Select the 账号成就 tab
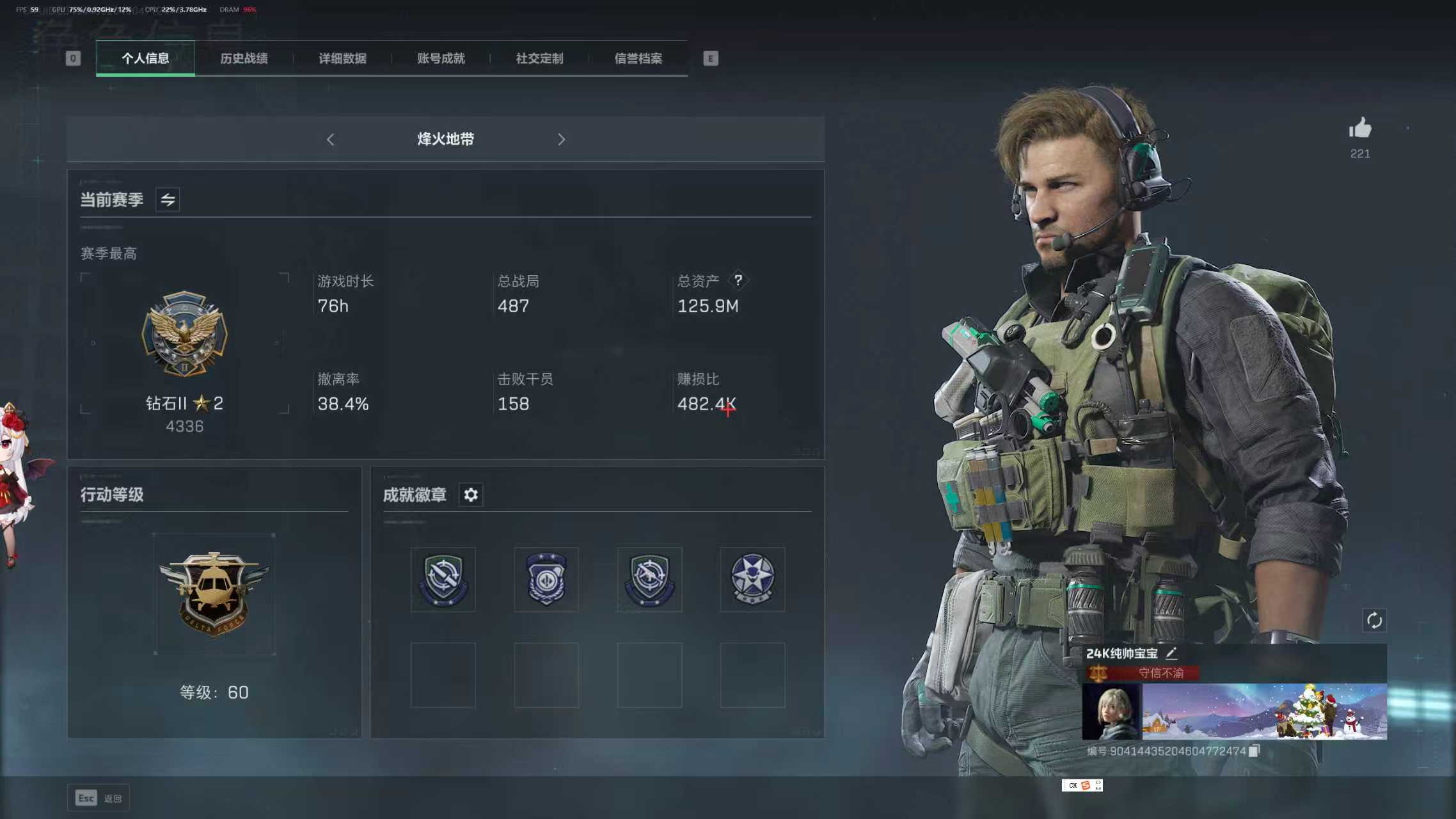The image size is (1456, 819). coord(441,58)
